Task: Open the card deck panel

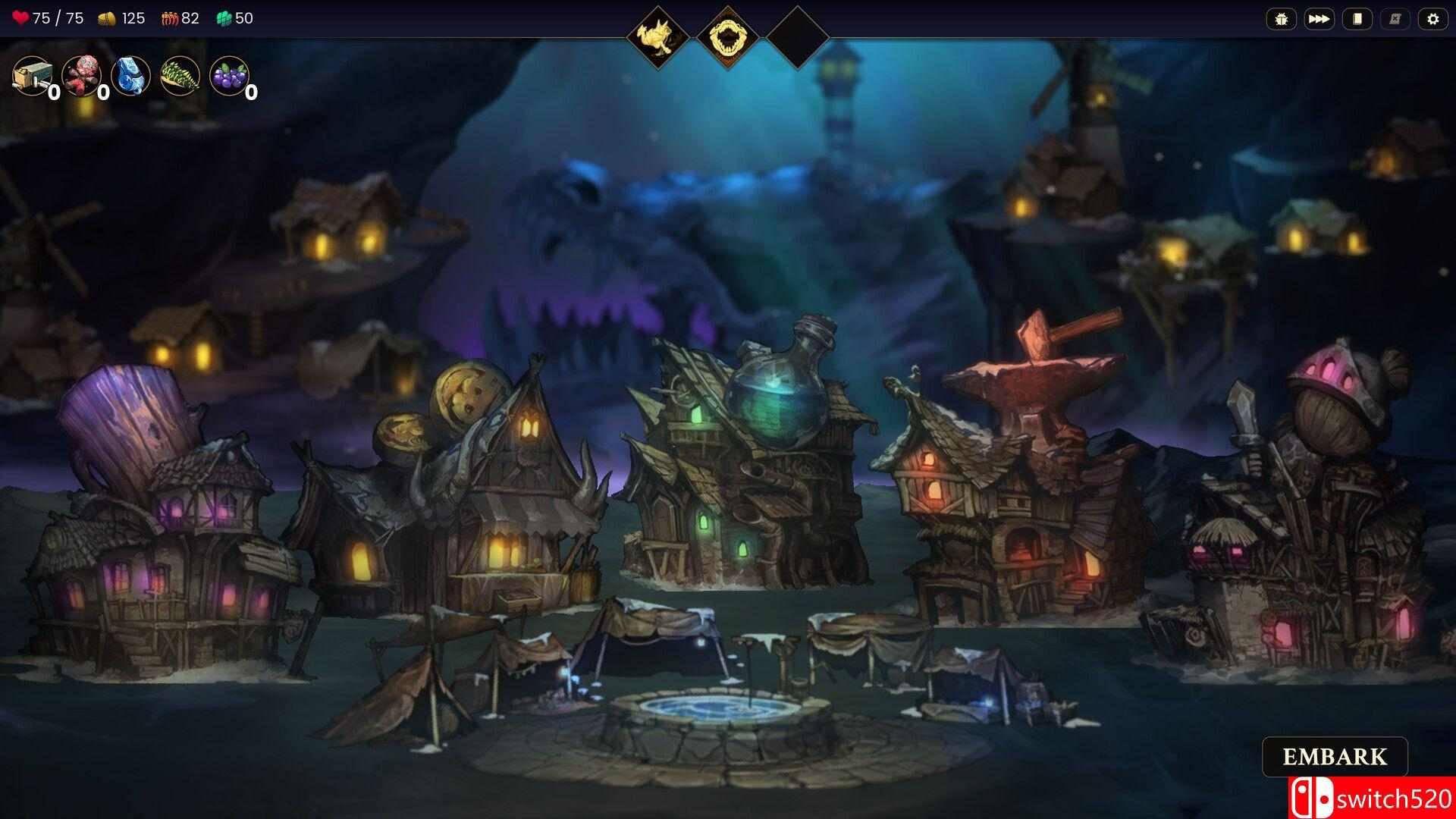Action: point(1357,19)
